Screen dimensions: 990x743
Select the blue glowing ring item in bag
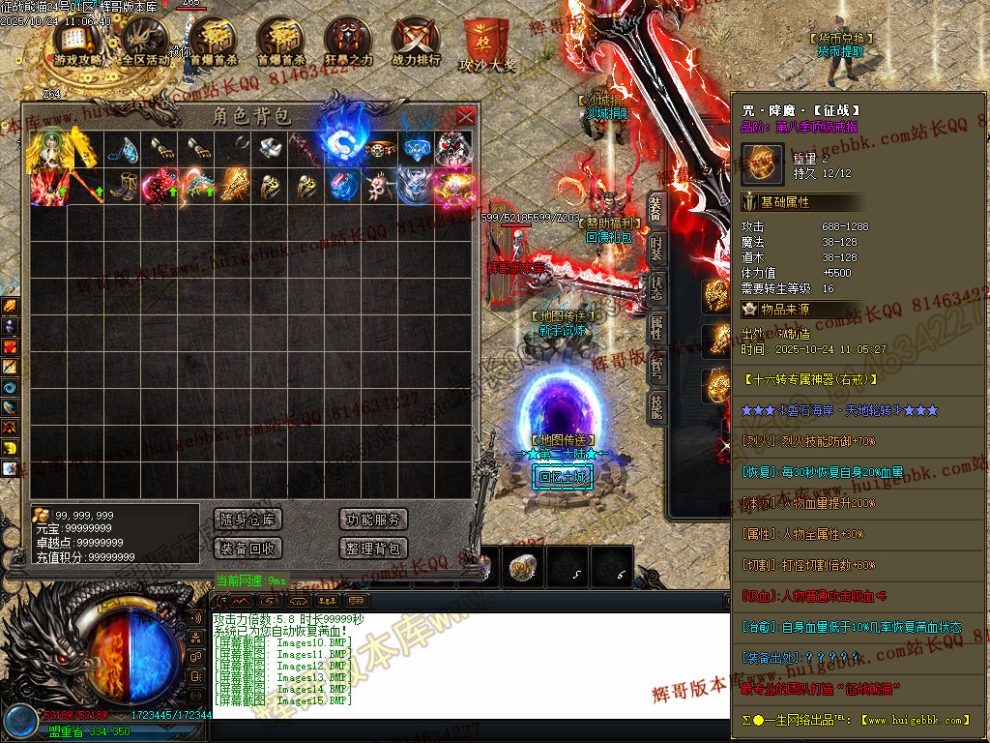pos(342,148)
